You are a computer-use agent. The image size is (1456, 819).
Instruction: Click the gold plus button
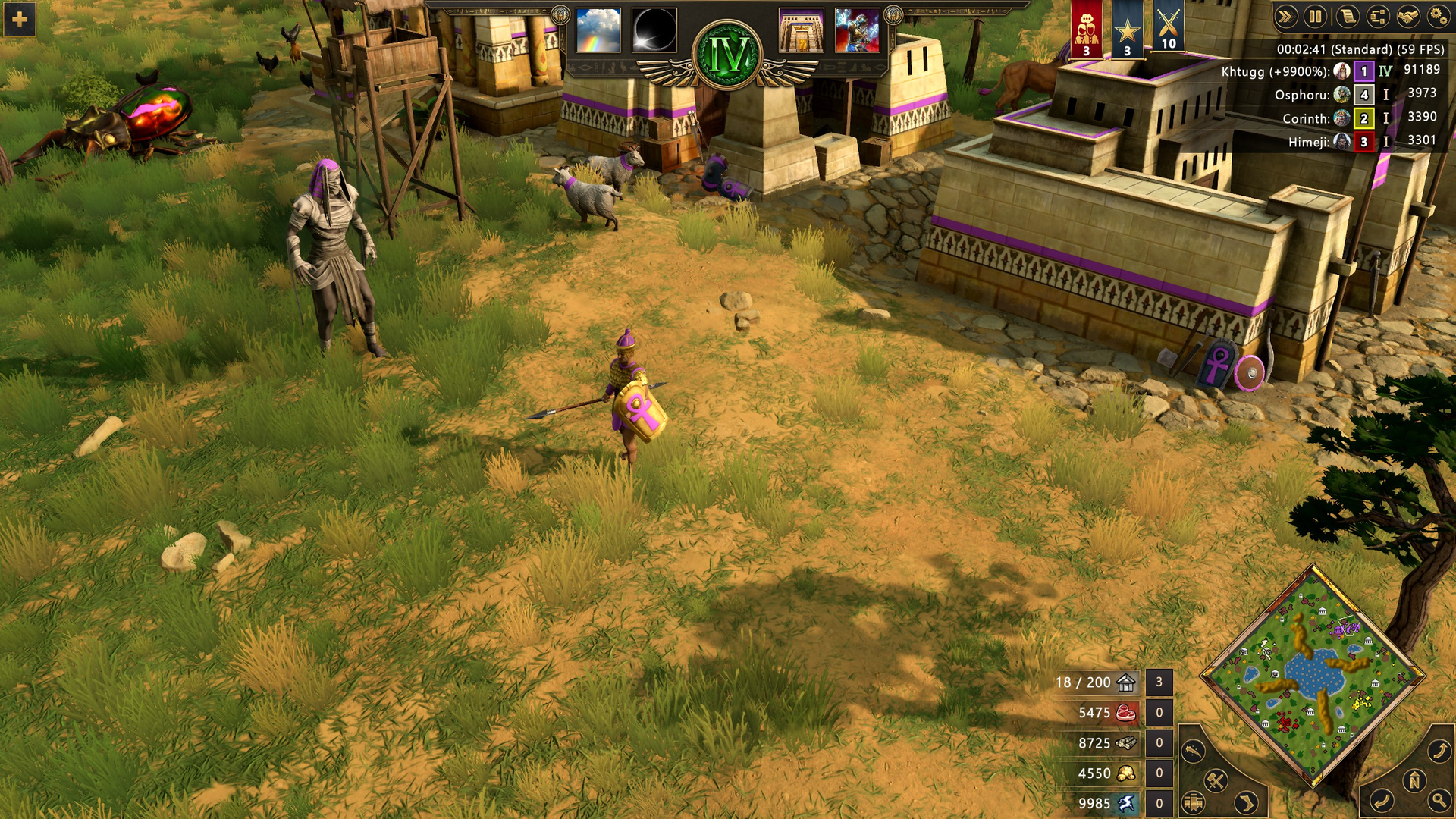pos(20,20)
